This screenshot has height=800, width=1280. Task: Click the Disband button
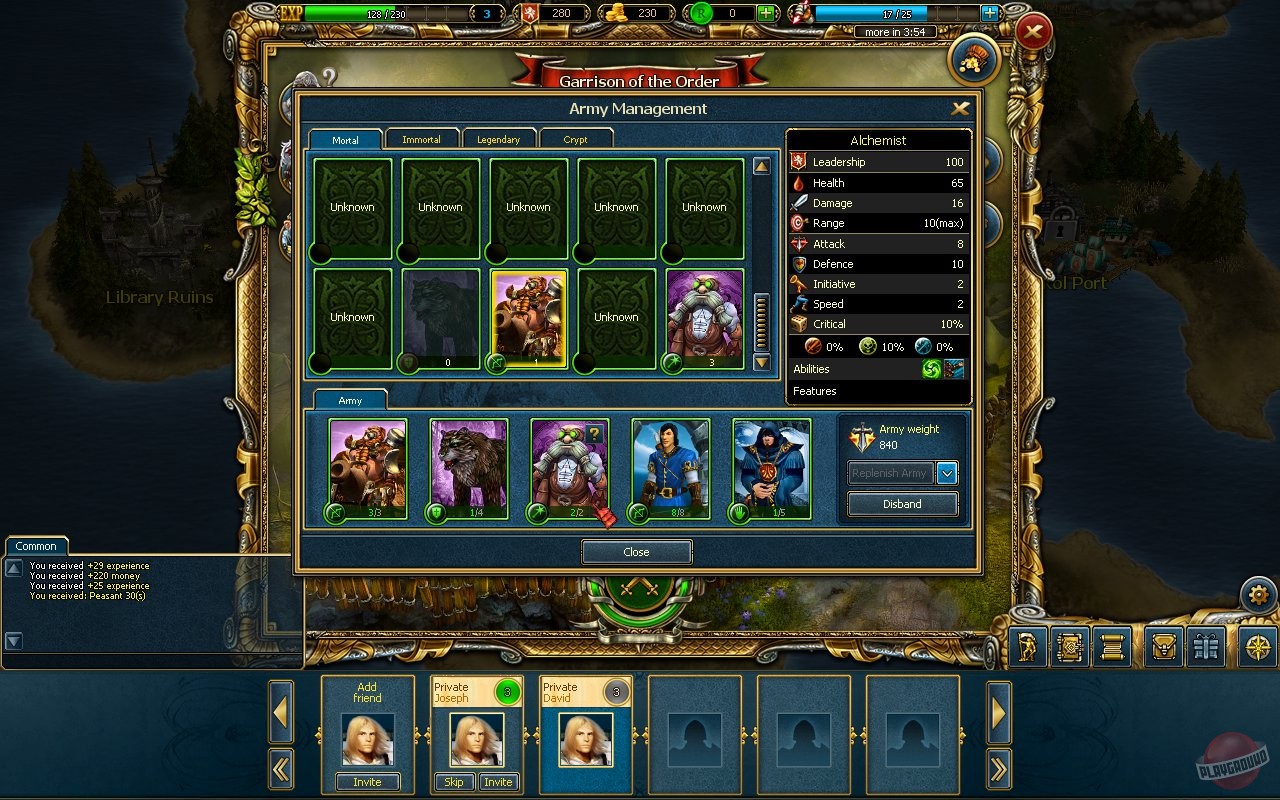click(901, 504)
